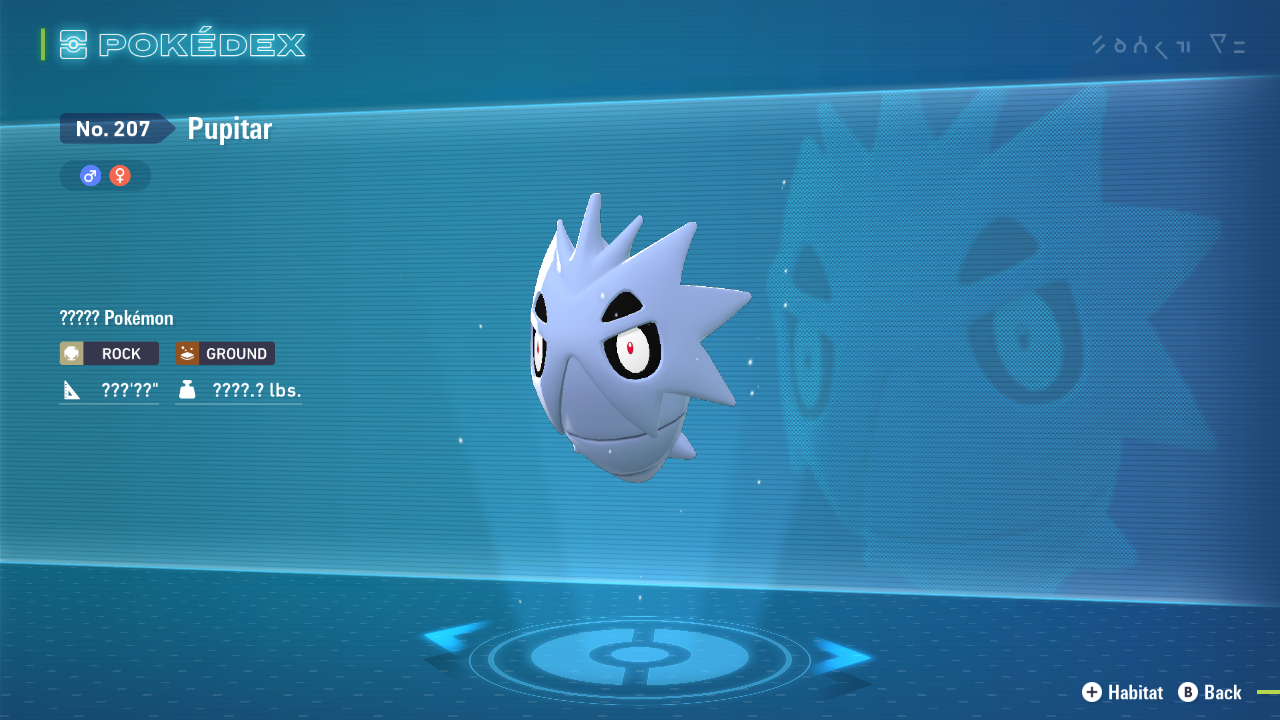Go Back using the B button
The image size is (1280, 720).
coord(1188,692)
